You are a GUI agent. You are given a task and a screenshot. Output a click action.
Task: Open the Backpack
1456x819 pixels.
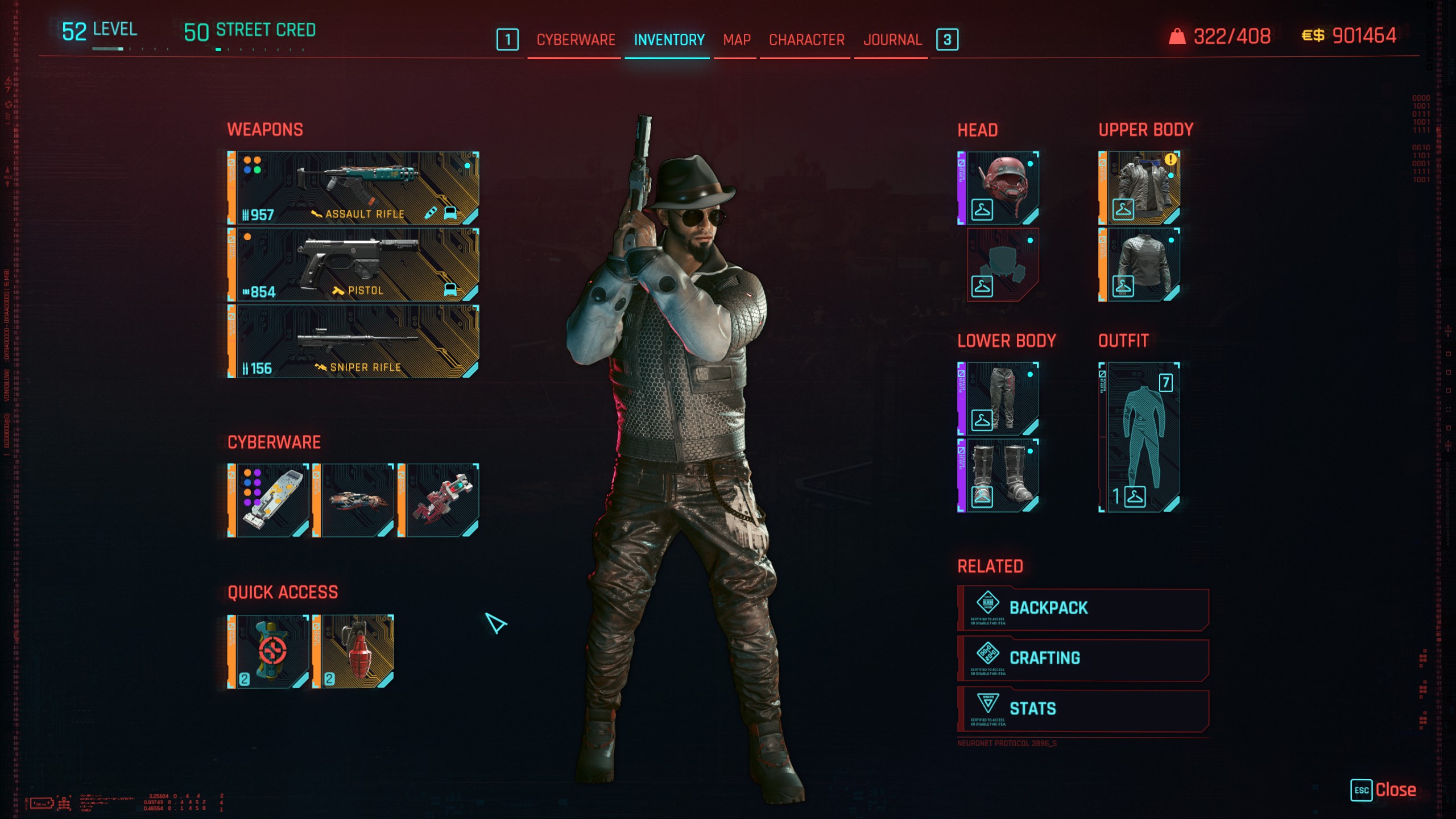coord(1083,608)
